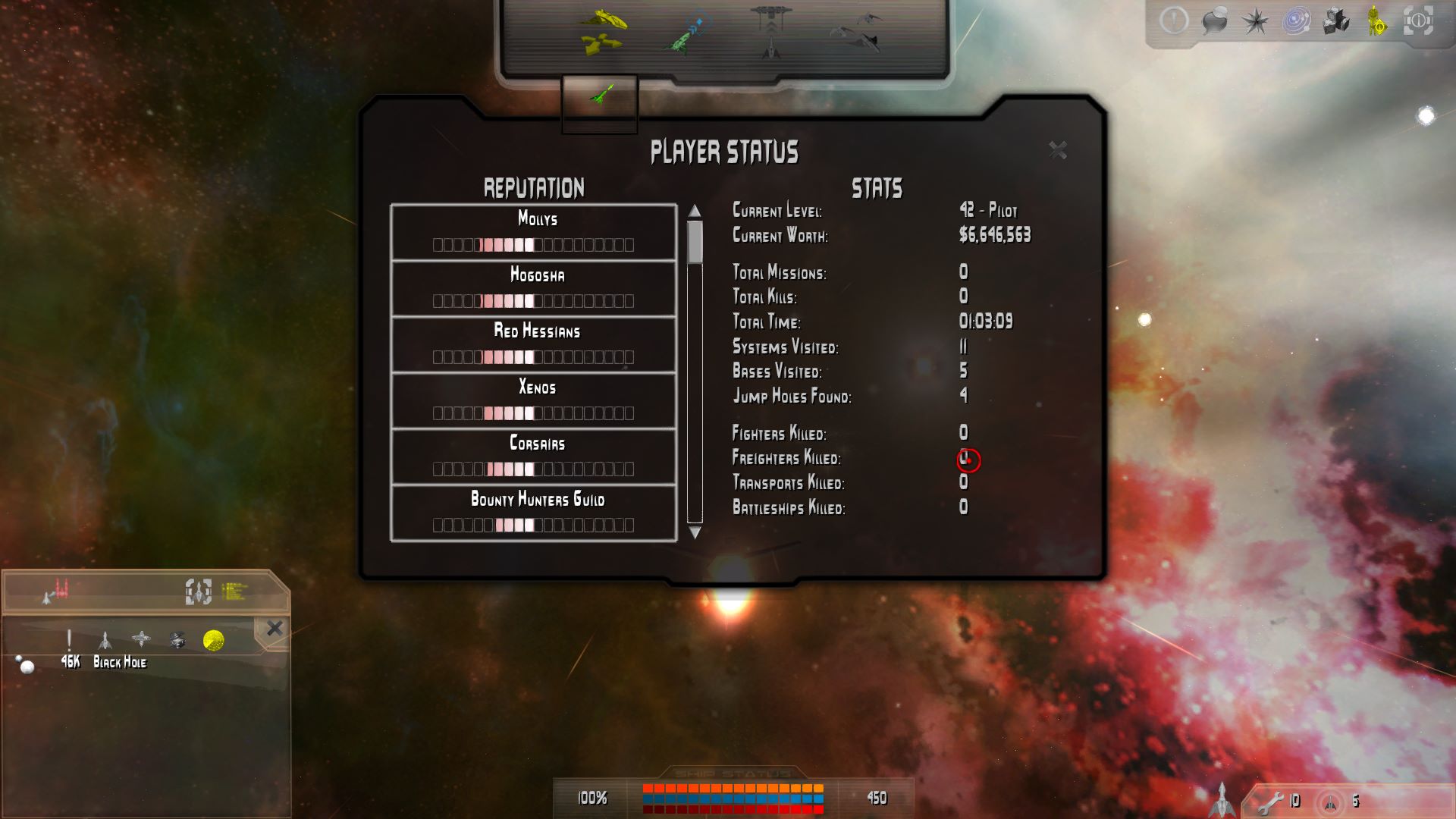Select the grey formation ships icon

pos(857,32)
